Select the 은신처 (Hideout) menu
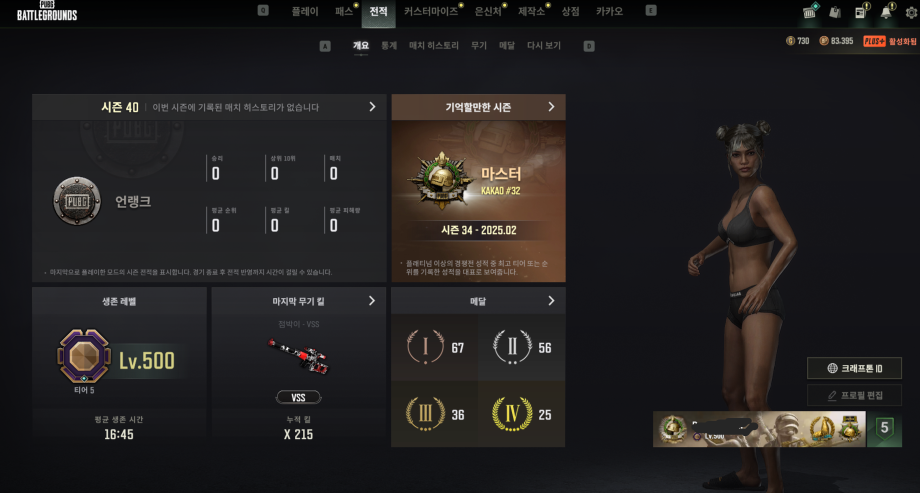This screenshot has width=920, height=493. (x=488, y=11)
